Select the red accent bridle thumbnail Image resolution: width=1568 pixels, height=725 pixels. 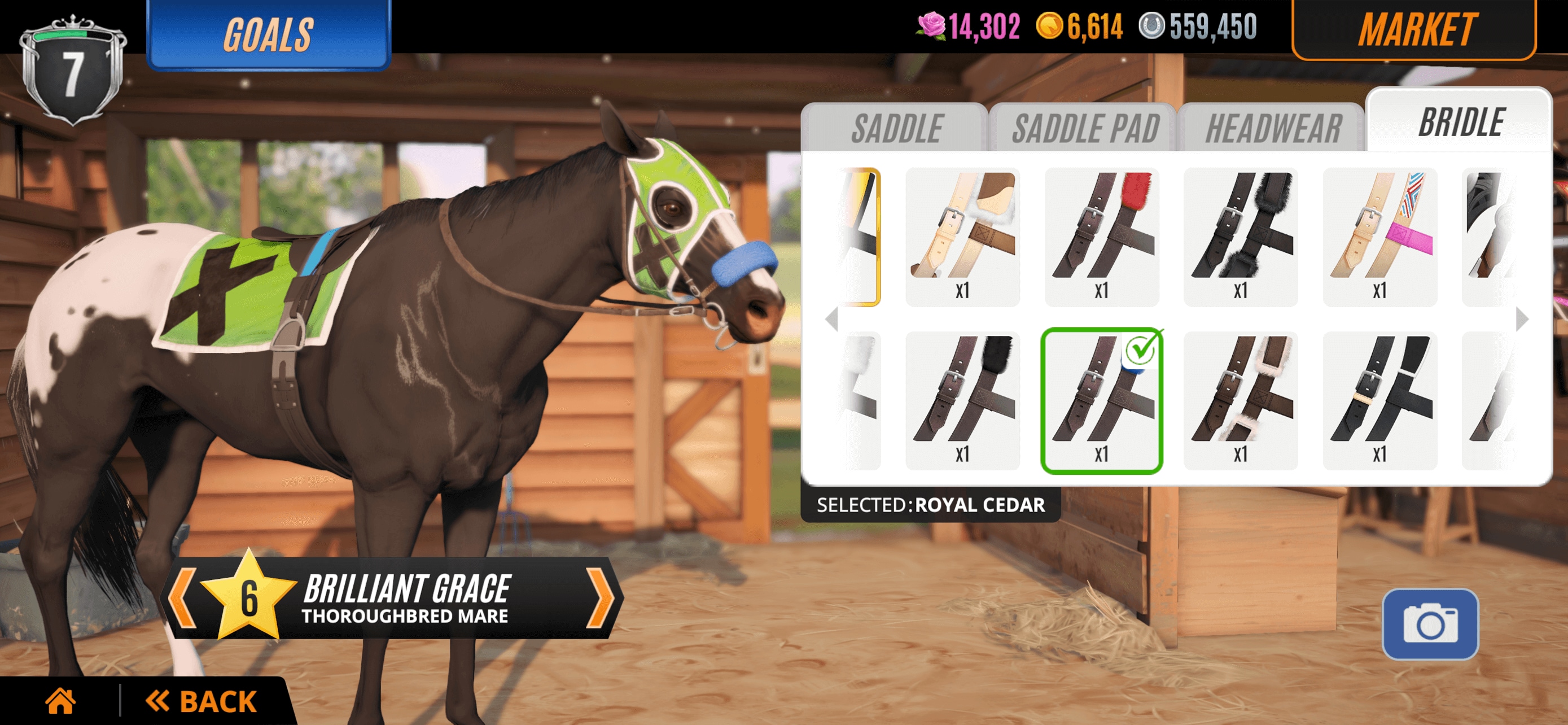click(x=1102, y=234)
